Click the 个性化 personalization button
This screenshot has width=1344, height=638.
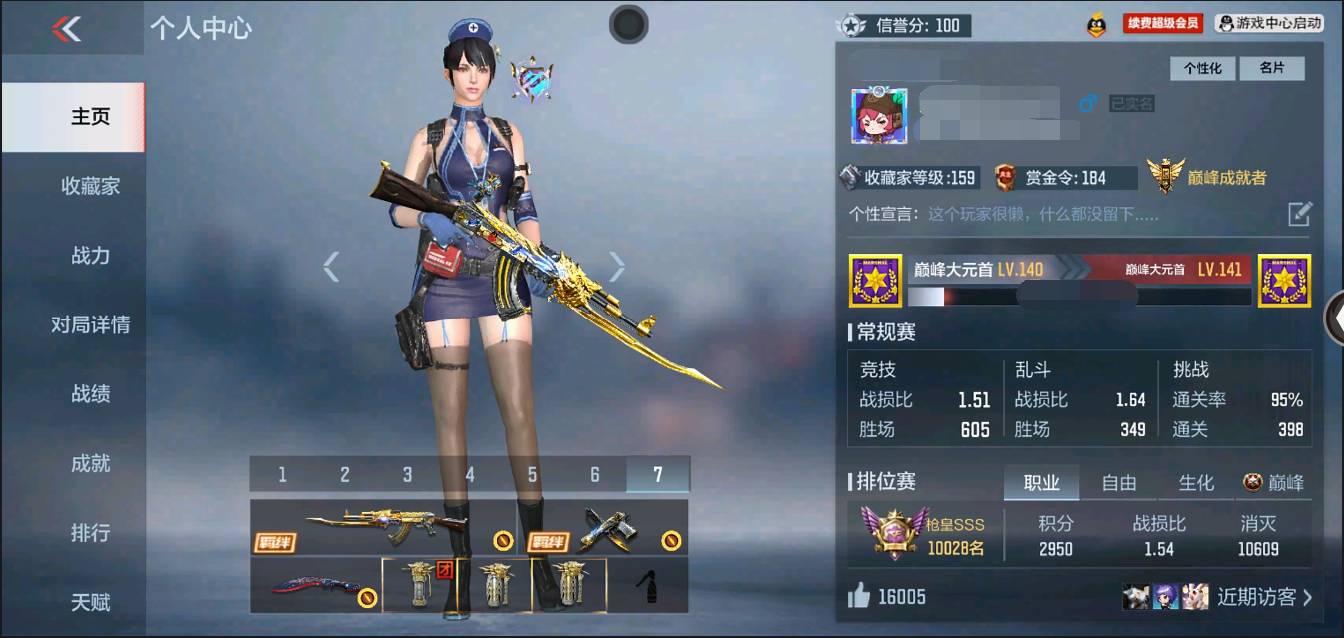pyautogui.click(x=1203, y=68)
